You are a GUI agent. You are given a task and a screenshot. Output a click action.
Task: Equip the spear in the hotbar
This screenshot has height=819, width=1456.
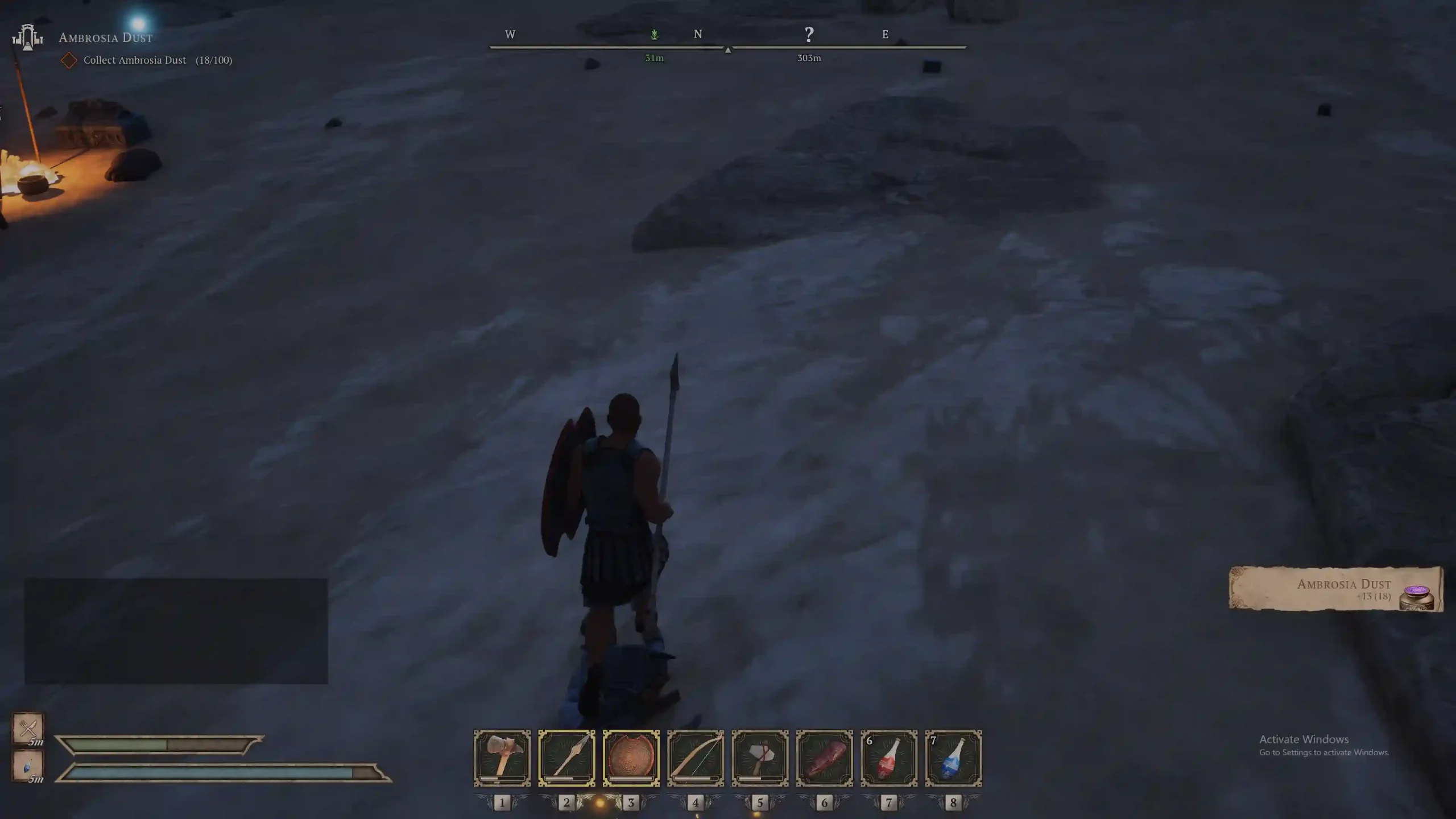(x=566, y=758)
